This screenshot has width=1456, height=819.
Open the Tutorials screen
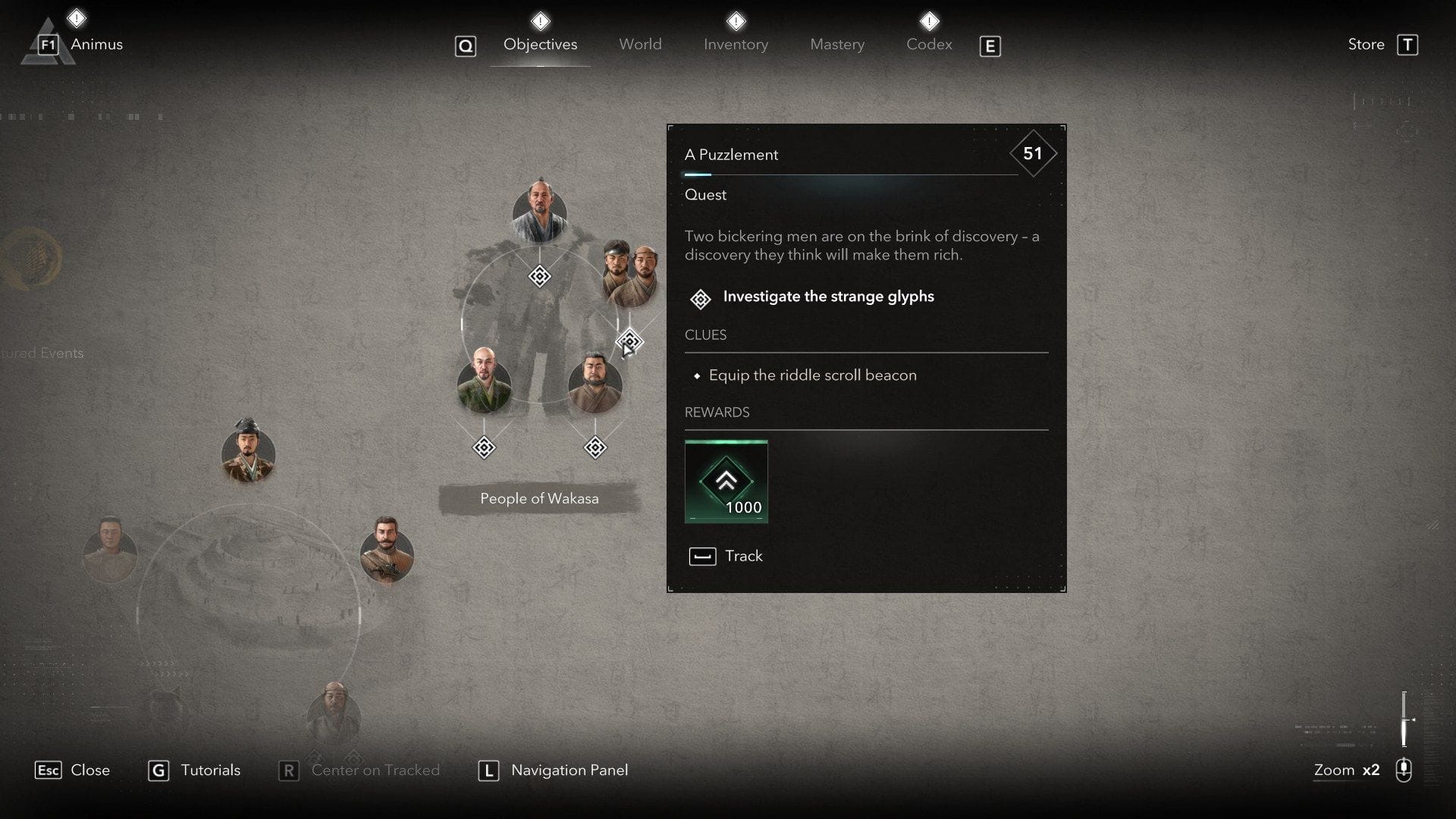coord(210,770)
